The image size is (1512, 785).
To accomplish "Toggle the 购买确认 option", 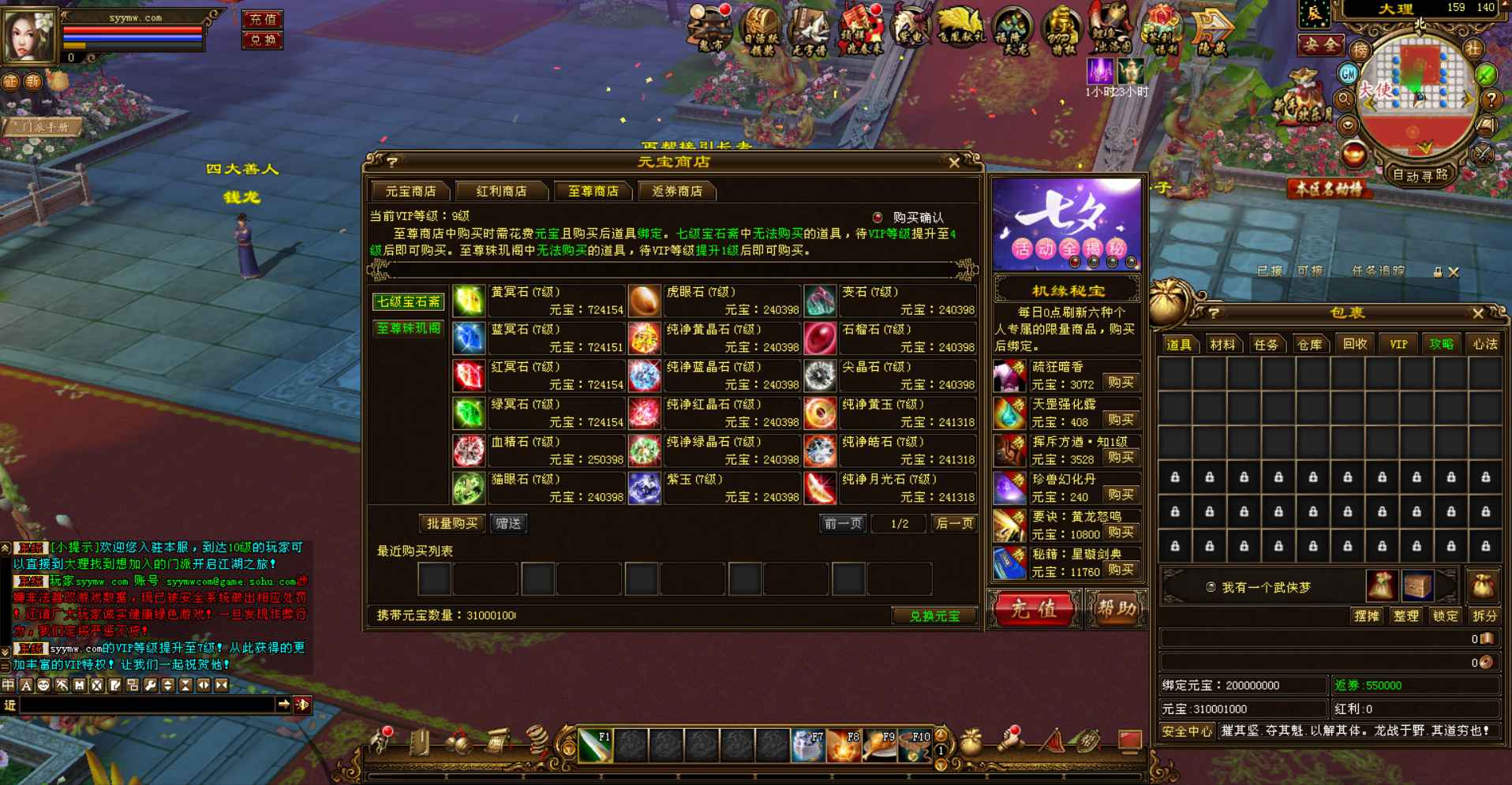I will [x=878, y=218].
